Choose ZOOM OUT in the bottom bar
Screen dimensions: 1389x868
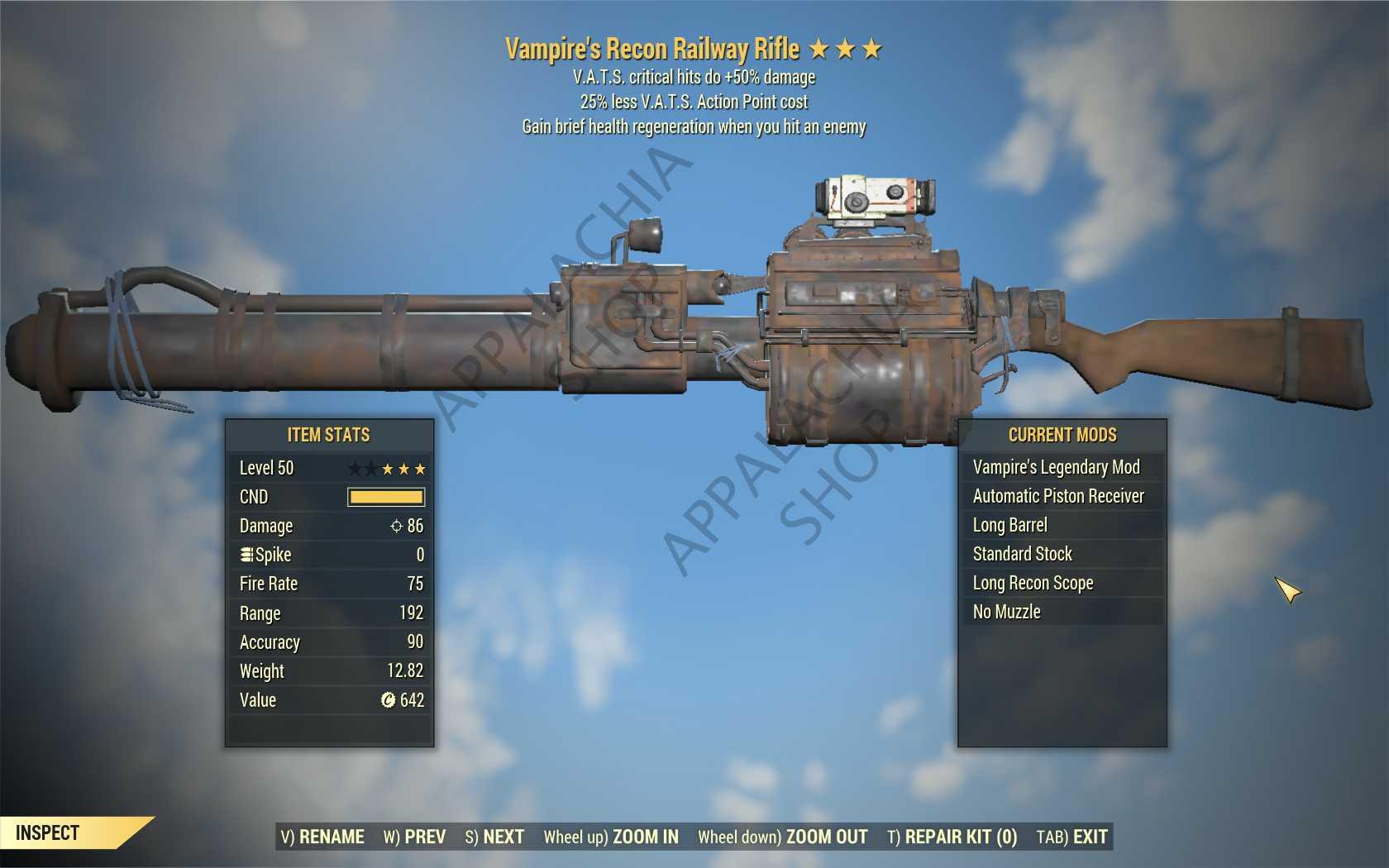[x=782, y=837]
